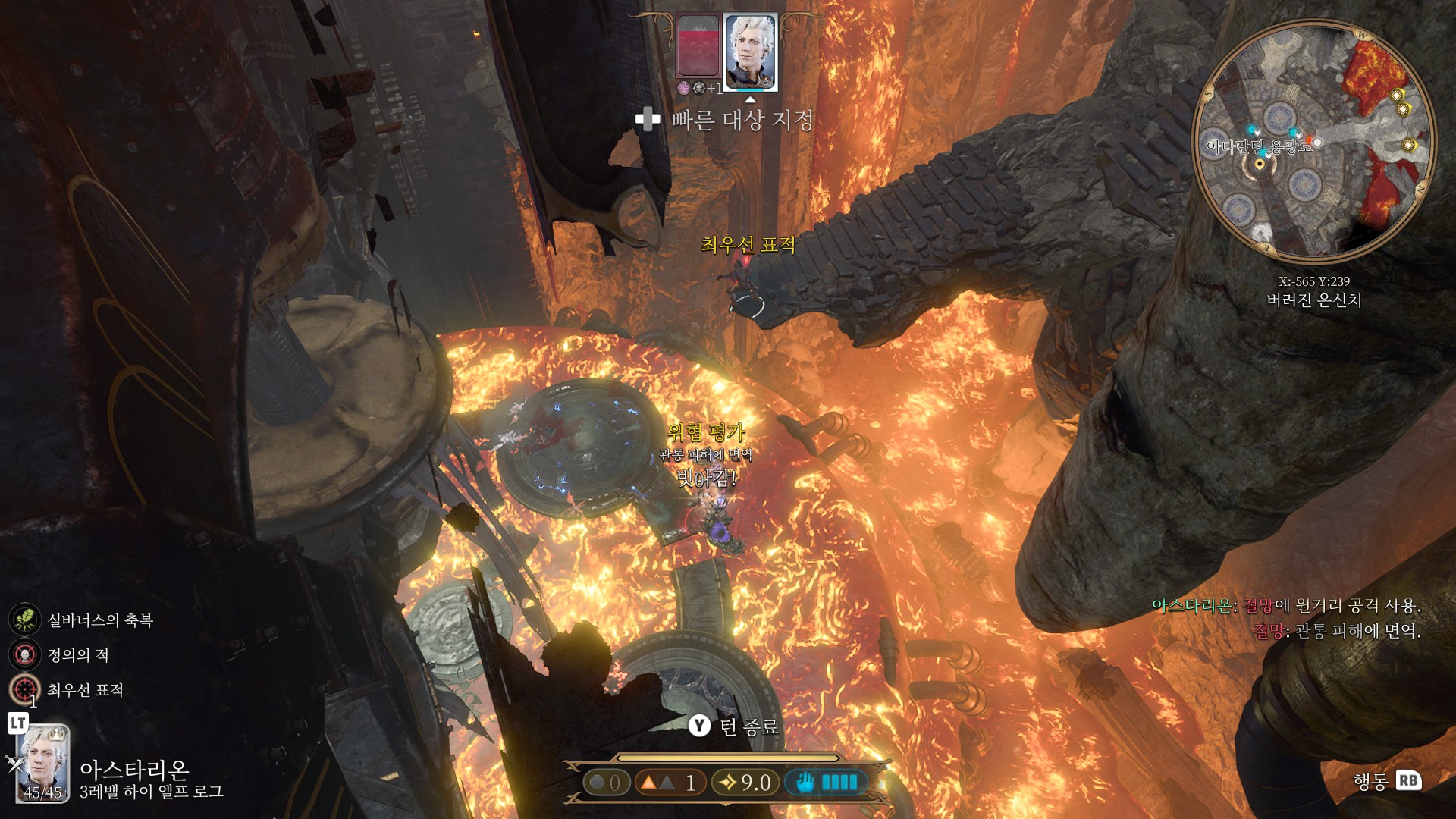Select Astarion's portrait in the turn order
Viewport: 1456px width, 819px height.
pos(750,52)
